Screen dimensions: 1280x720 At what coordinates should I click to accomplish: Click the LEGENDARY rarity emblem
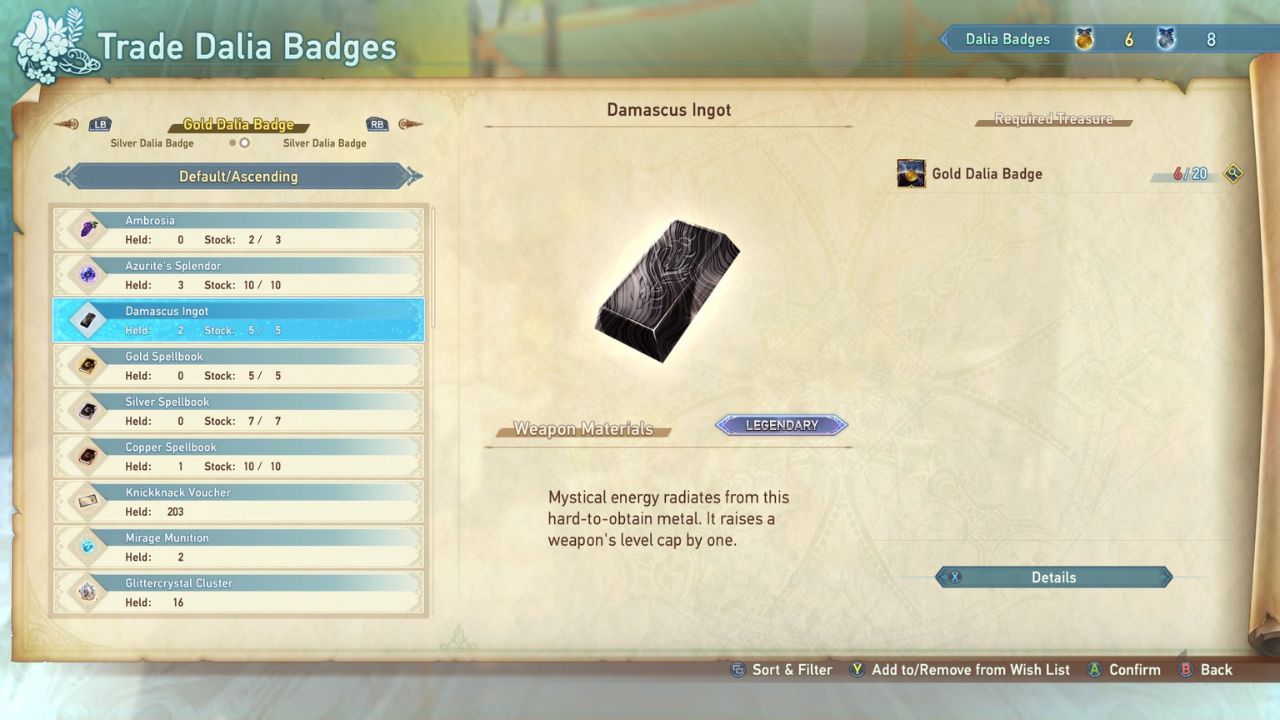(x=780, y=425)
